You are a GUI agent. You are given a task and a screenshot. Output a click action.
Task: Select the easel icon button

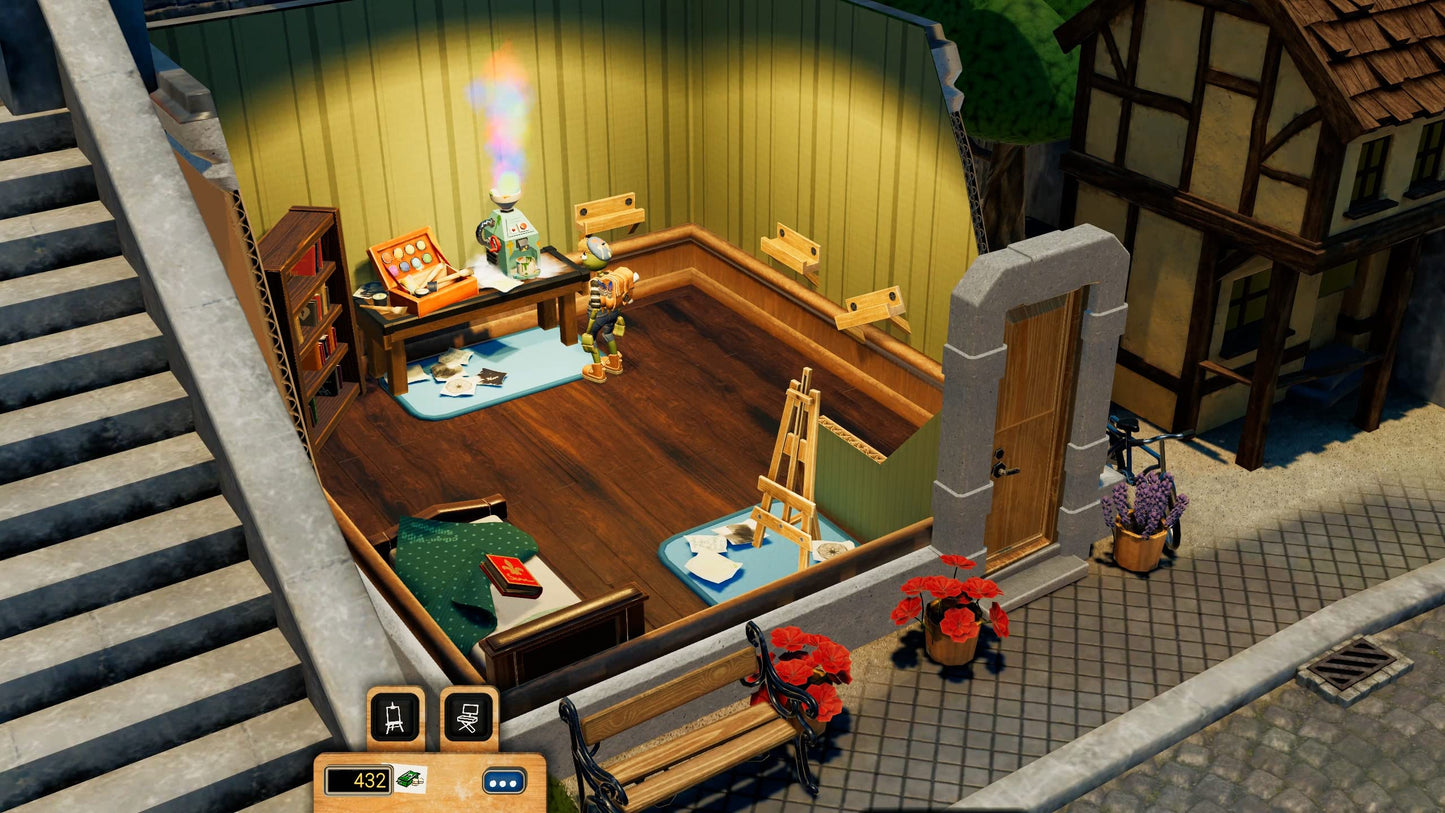[x=395, y=716]
